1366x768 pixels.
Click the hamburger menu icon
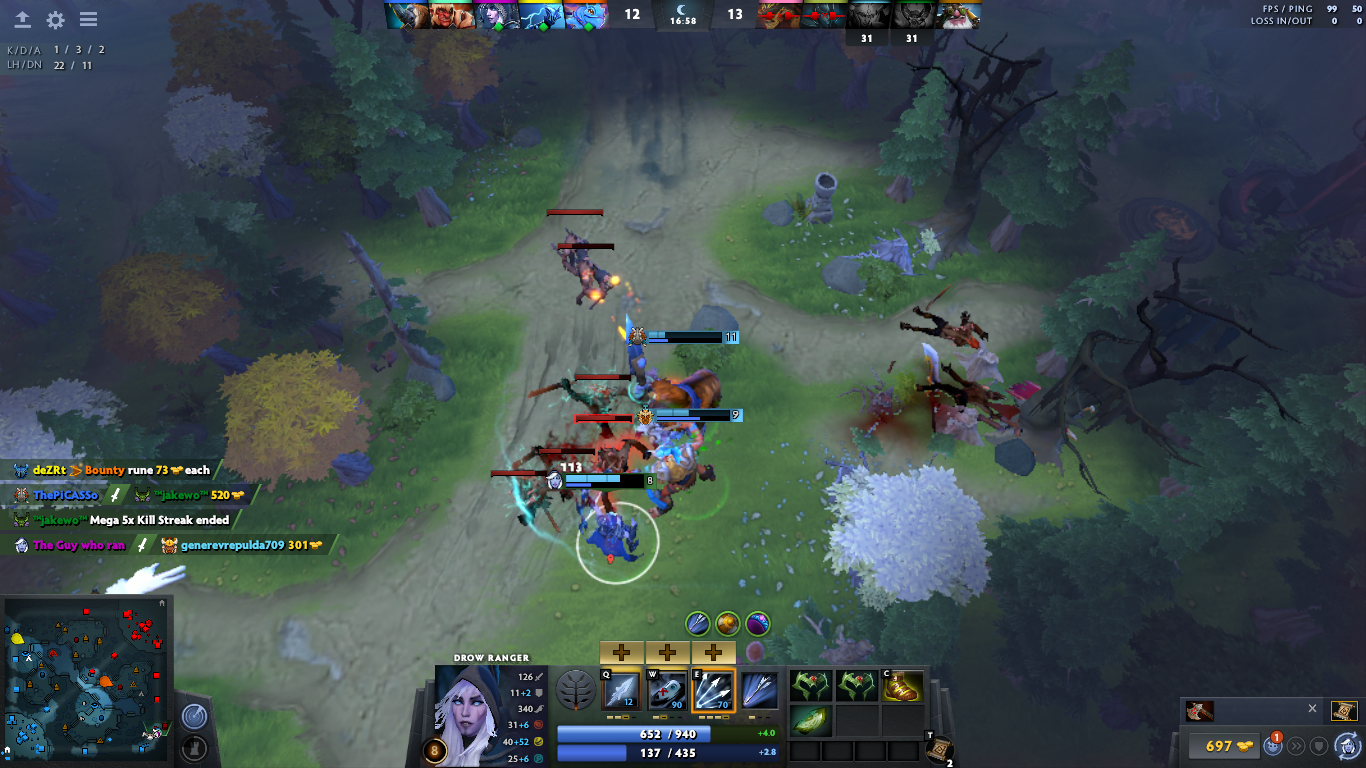pyautogui.click(x=88, y=20)
